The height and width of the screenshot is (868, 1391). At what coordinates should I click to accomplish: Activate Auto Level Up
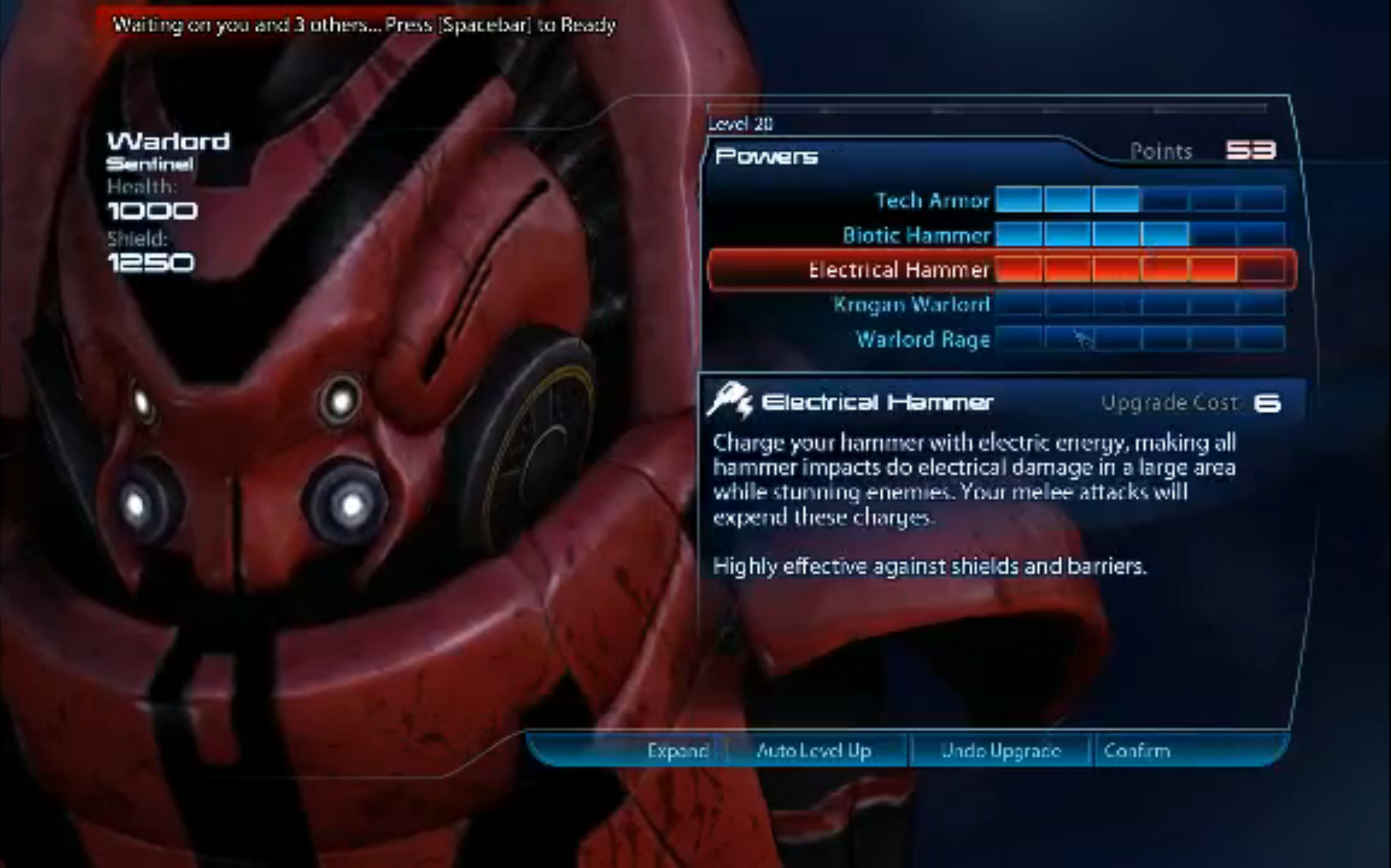[x=814, y=751]
